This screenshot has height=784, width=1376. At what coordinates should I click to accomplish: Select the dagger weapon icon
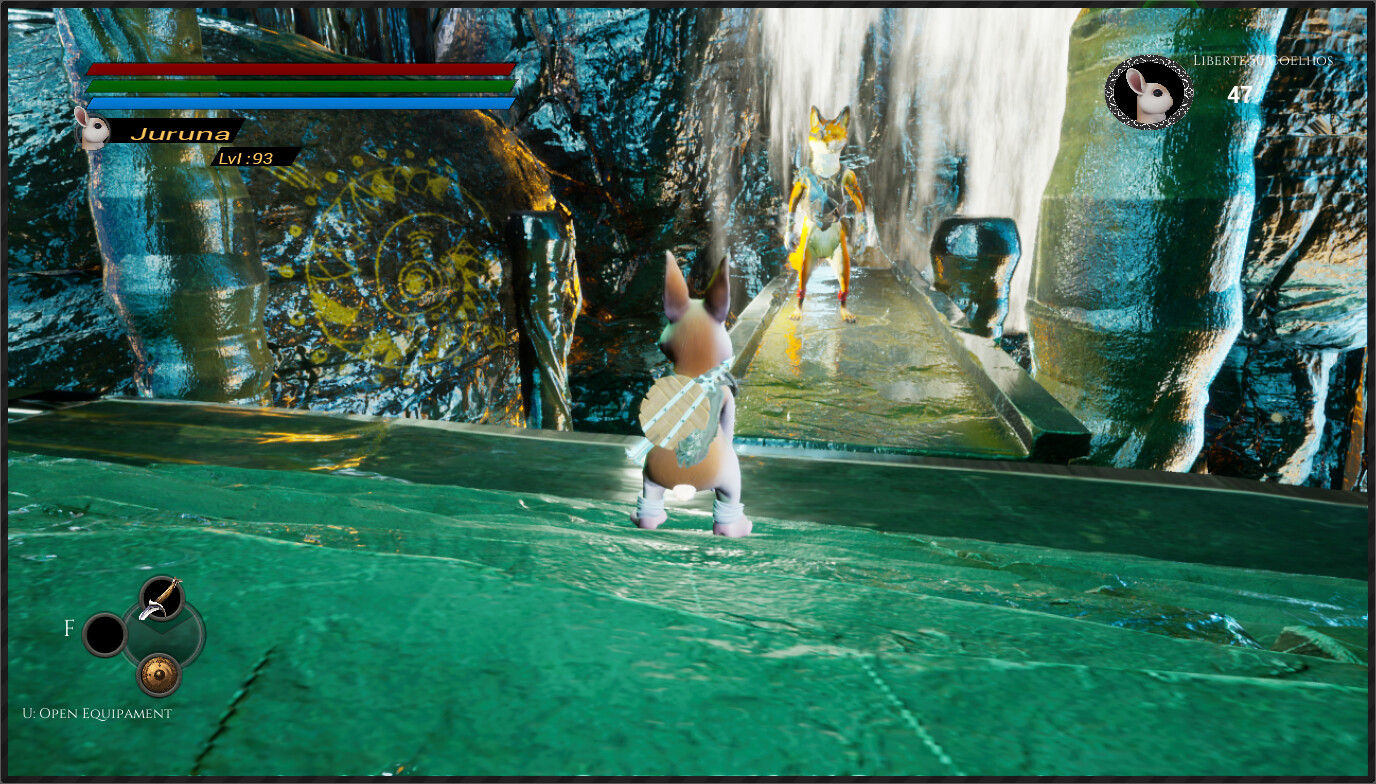[x=160, y=599]
